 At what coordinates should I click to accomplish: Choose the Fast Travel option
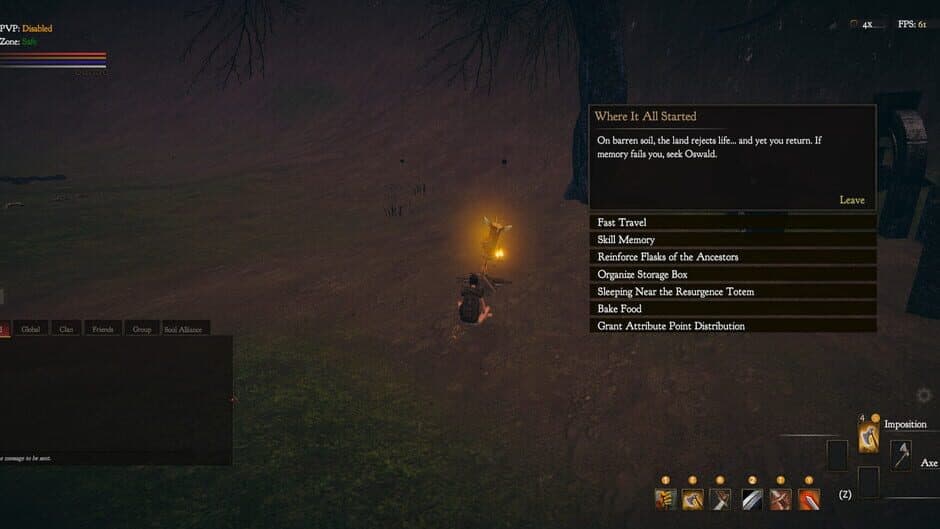point(732,222)
